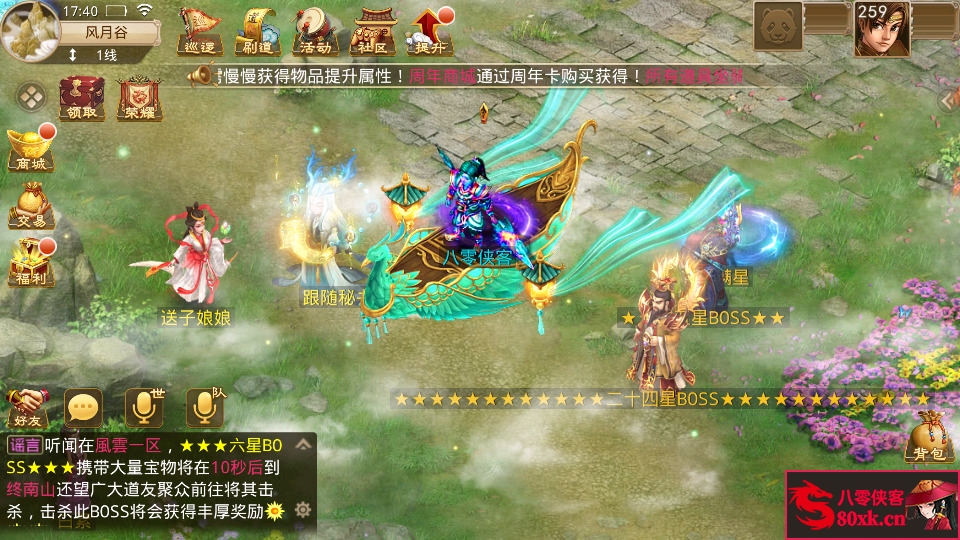The width and height of the screenshot is (960, 540).
Task: Open the 商城 gold ingot shop
Action: click(29, 150)
